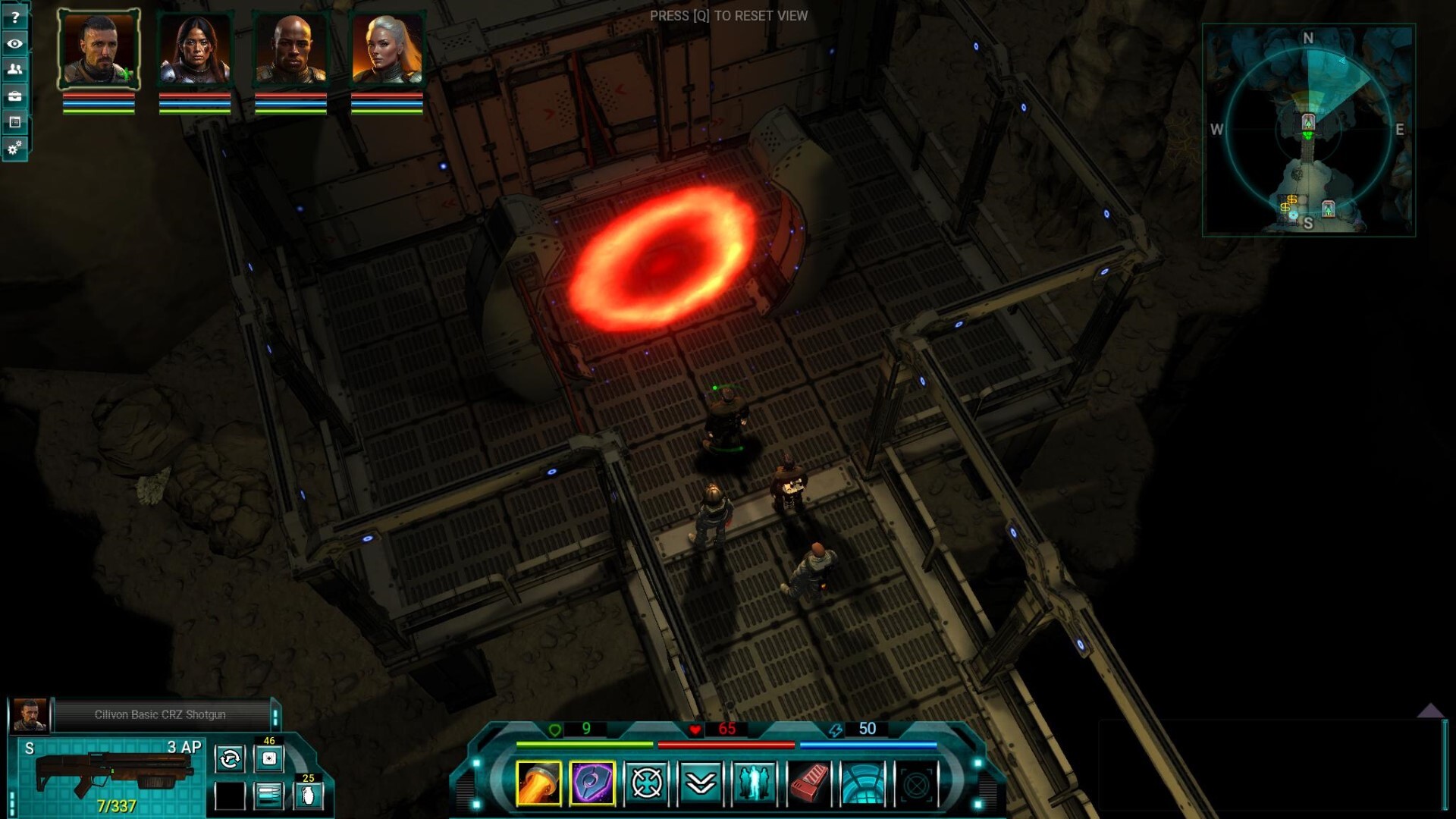Click the circular compass minimap
This screenshot has width=1456, height=819.
(1308, 130)
